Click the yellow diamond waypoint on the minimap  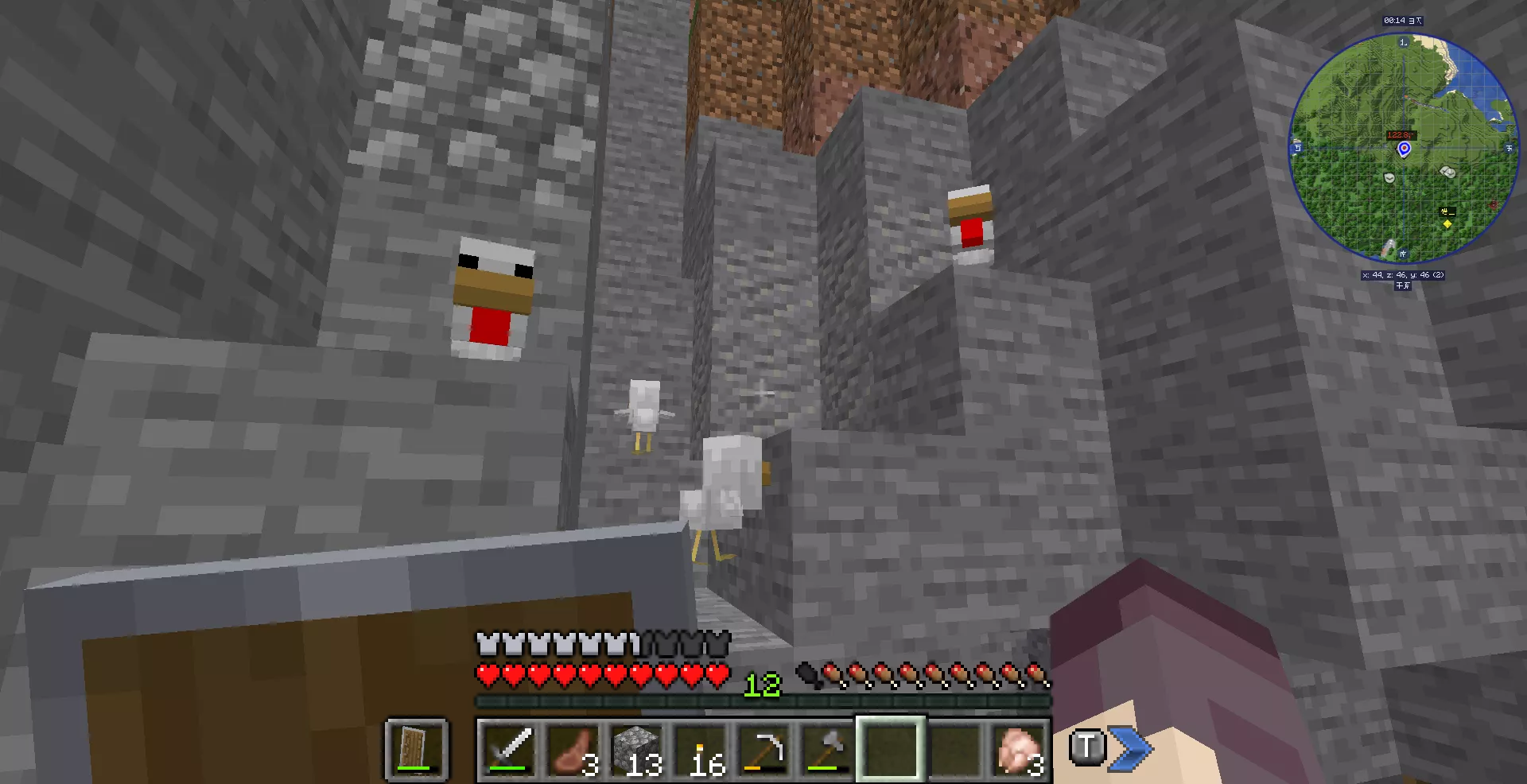coord(1447,224)
